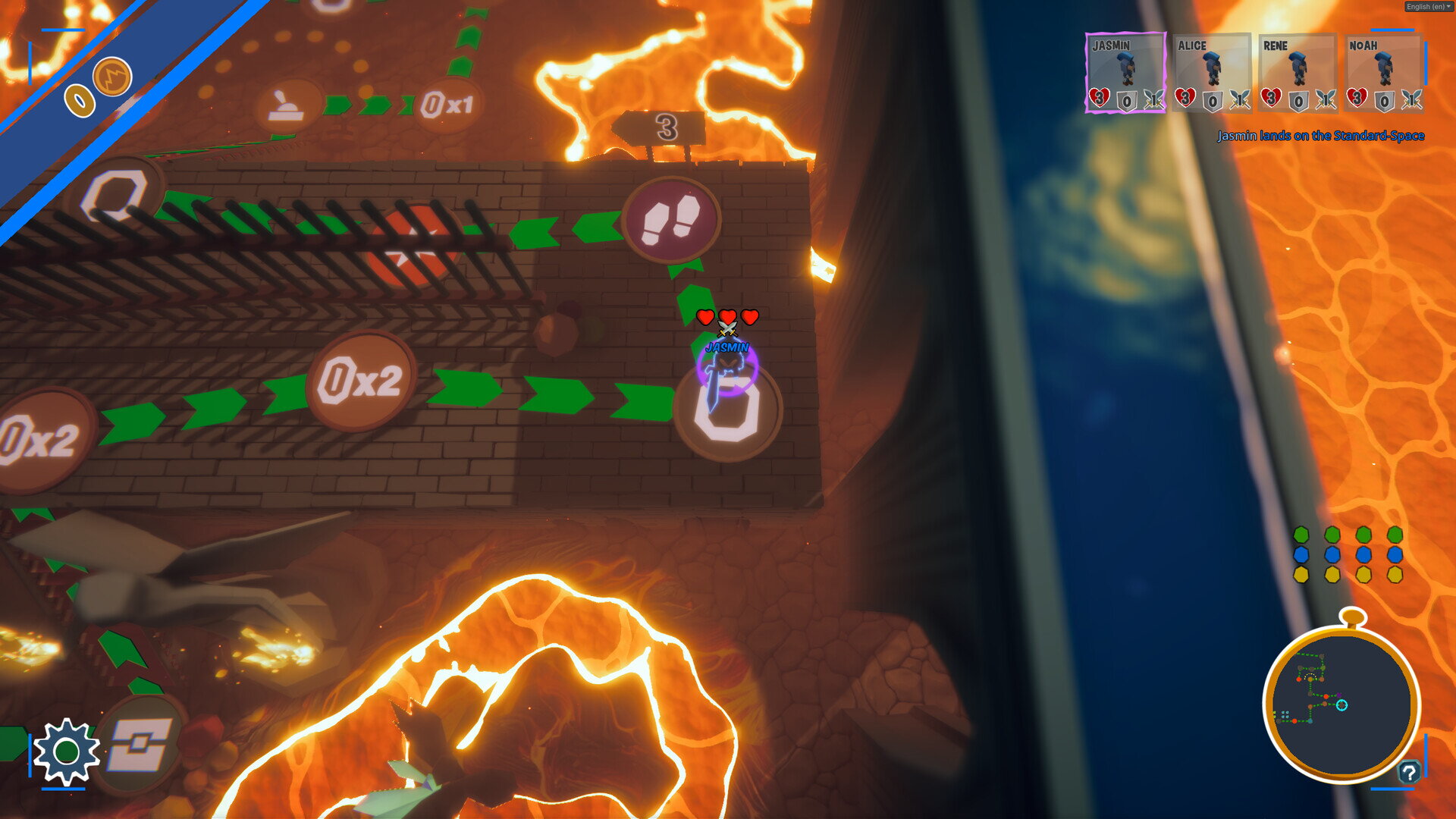Click the question mark help button
This screenshot has width=1456, height=819.
[1409, 773]
